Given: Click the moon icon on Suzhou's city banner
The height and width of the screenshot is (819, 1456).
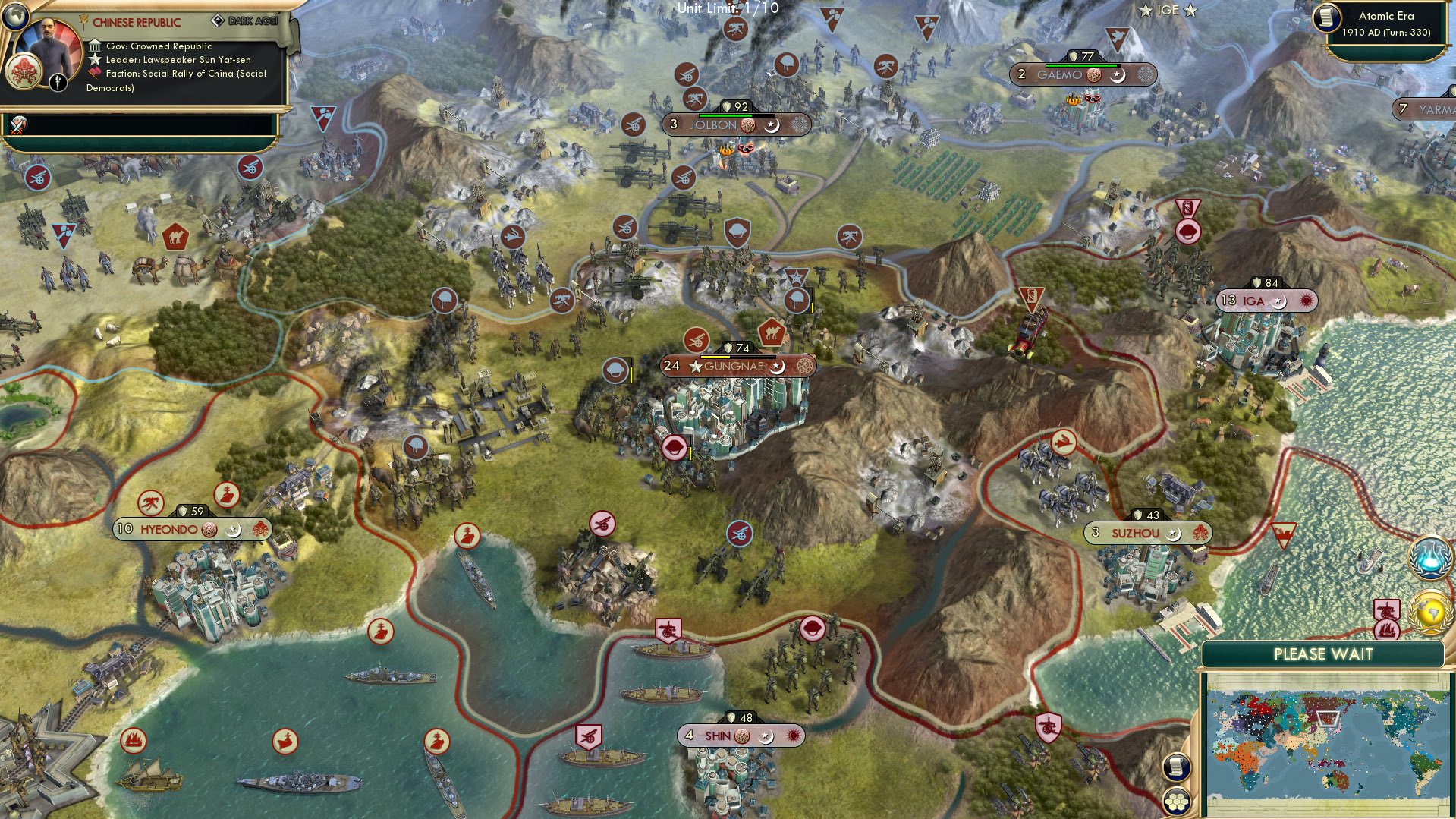Looking at the screenshot, I should tap(1172, 534).
